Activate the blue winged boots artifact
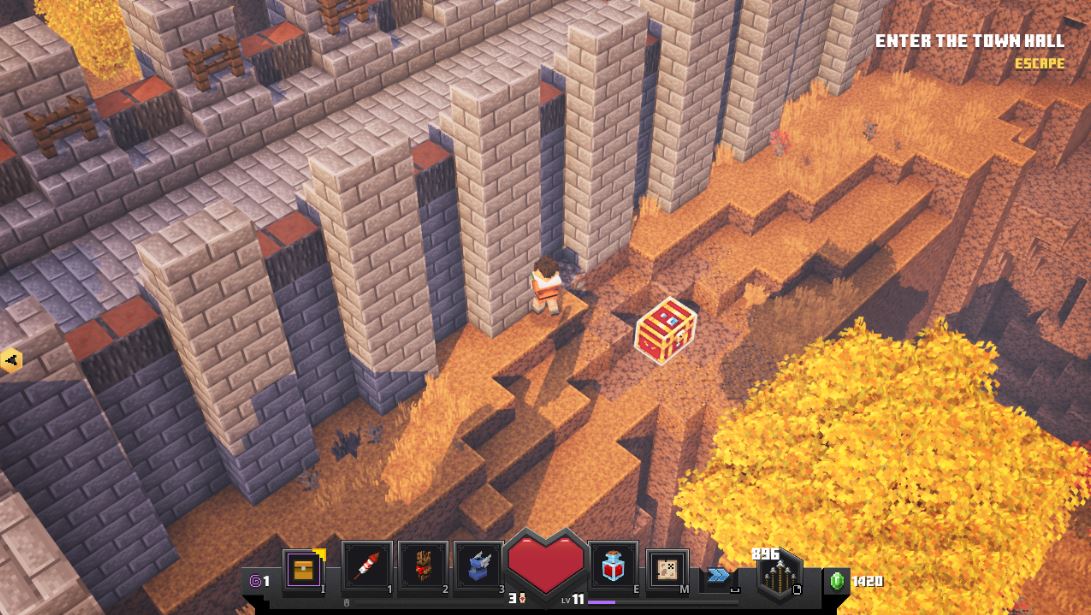This screenshot has width=1091, height=615. tap(478, 567)
